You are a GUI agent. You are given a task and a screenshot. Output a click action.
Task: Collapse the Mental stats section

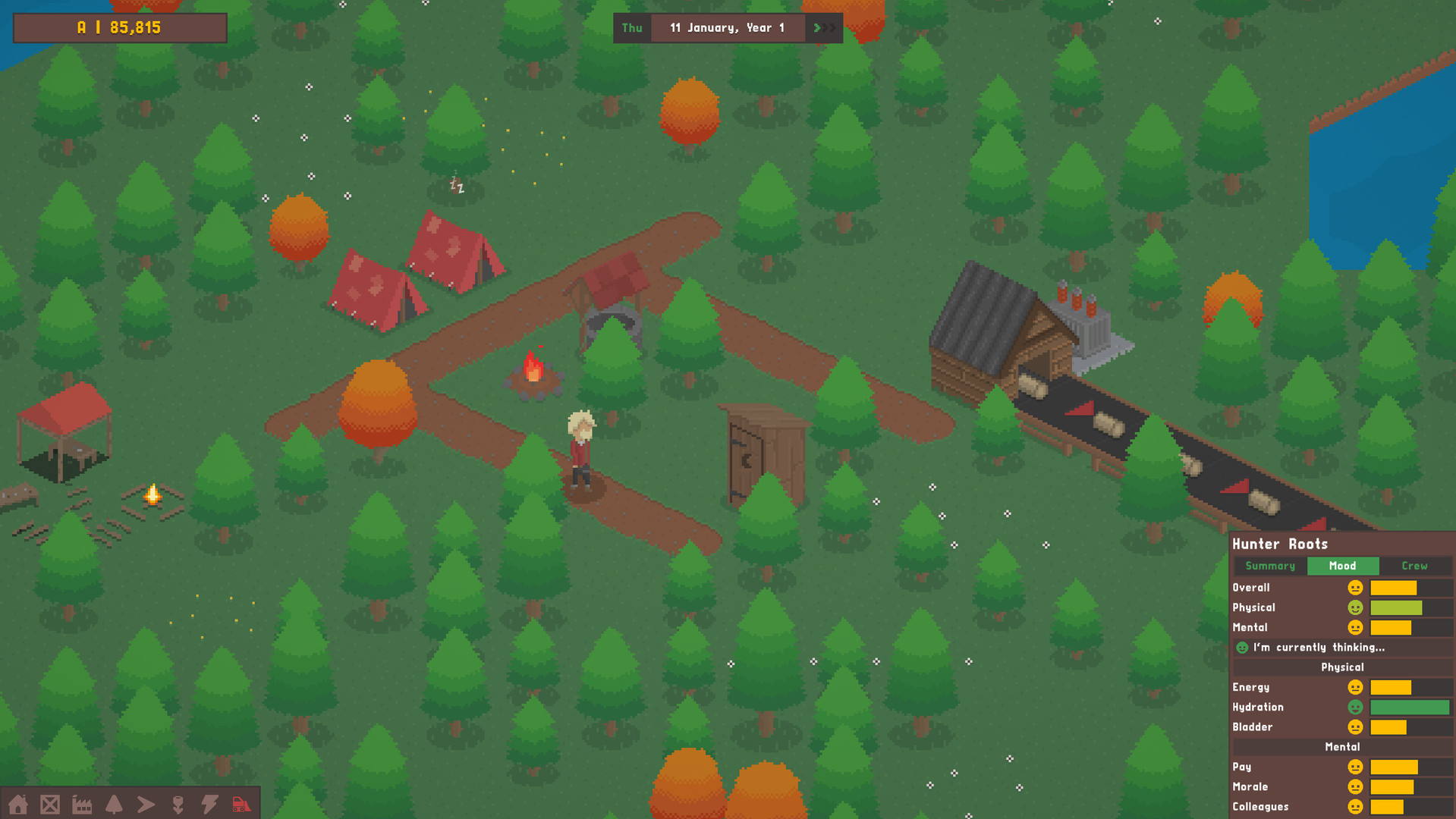1342,746
